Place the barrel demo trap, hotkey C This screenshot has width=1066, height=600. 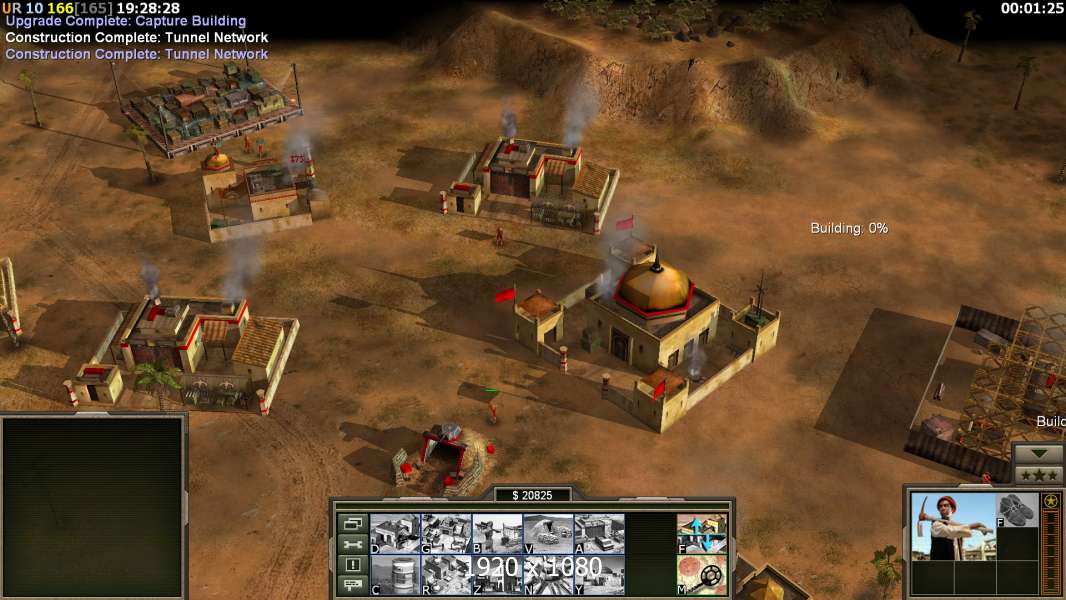tap(395, 574)
